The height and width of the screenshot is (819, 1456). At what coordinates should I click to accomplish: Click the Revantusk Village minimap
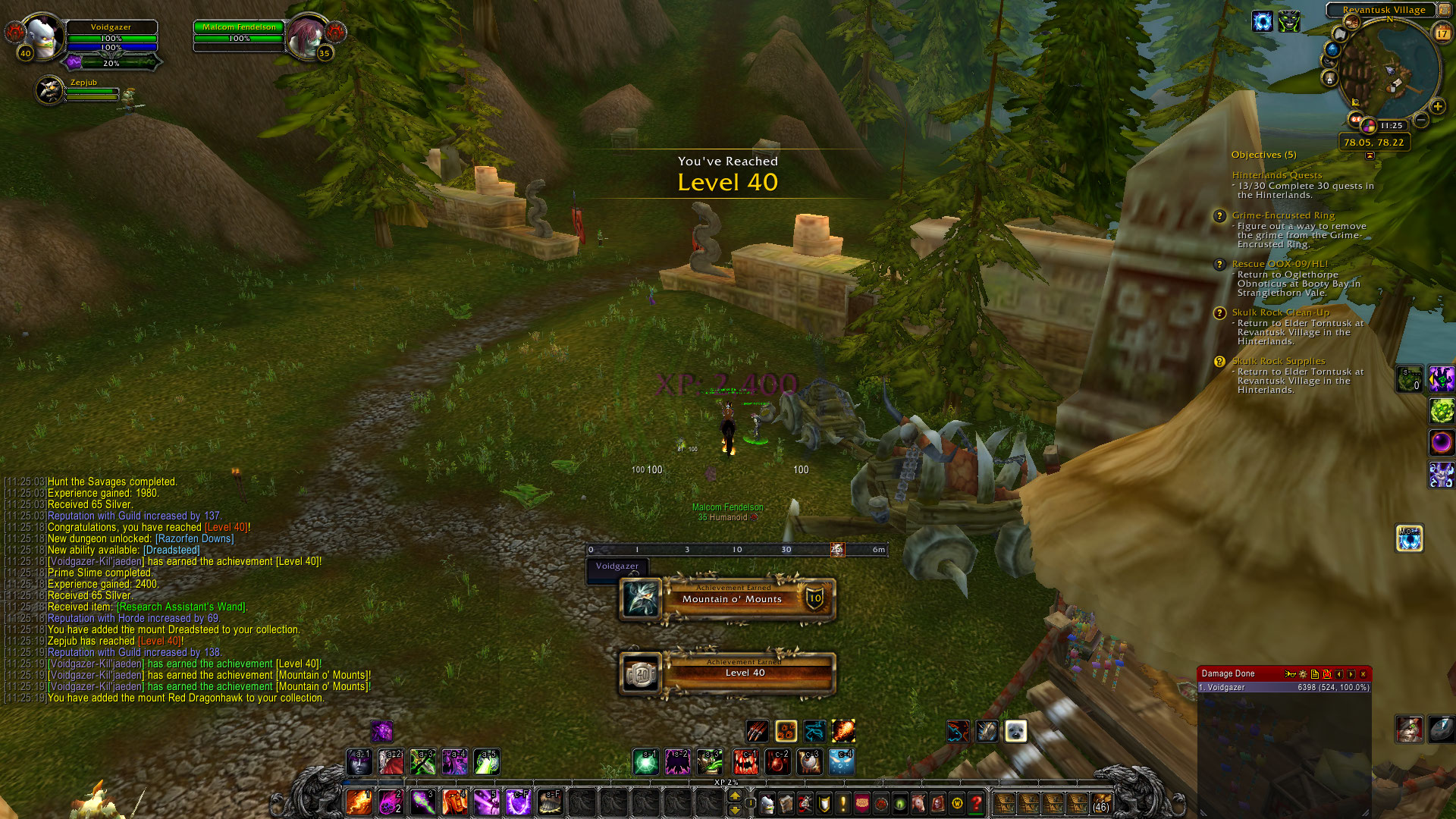click(x=1385, y=72)
